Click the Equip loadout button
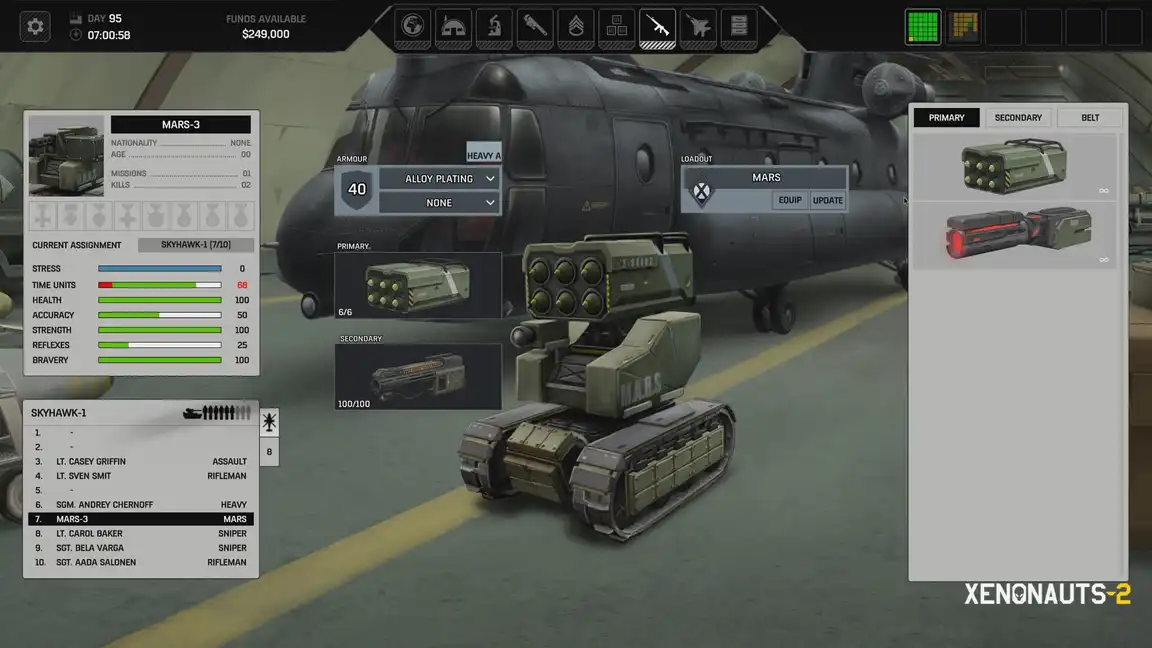This screenshot has width=1152, height=648. [790, 200]
